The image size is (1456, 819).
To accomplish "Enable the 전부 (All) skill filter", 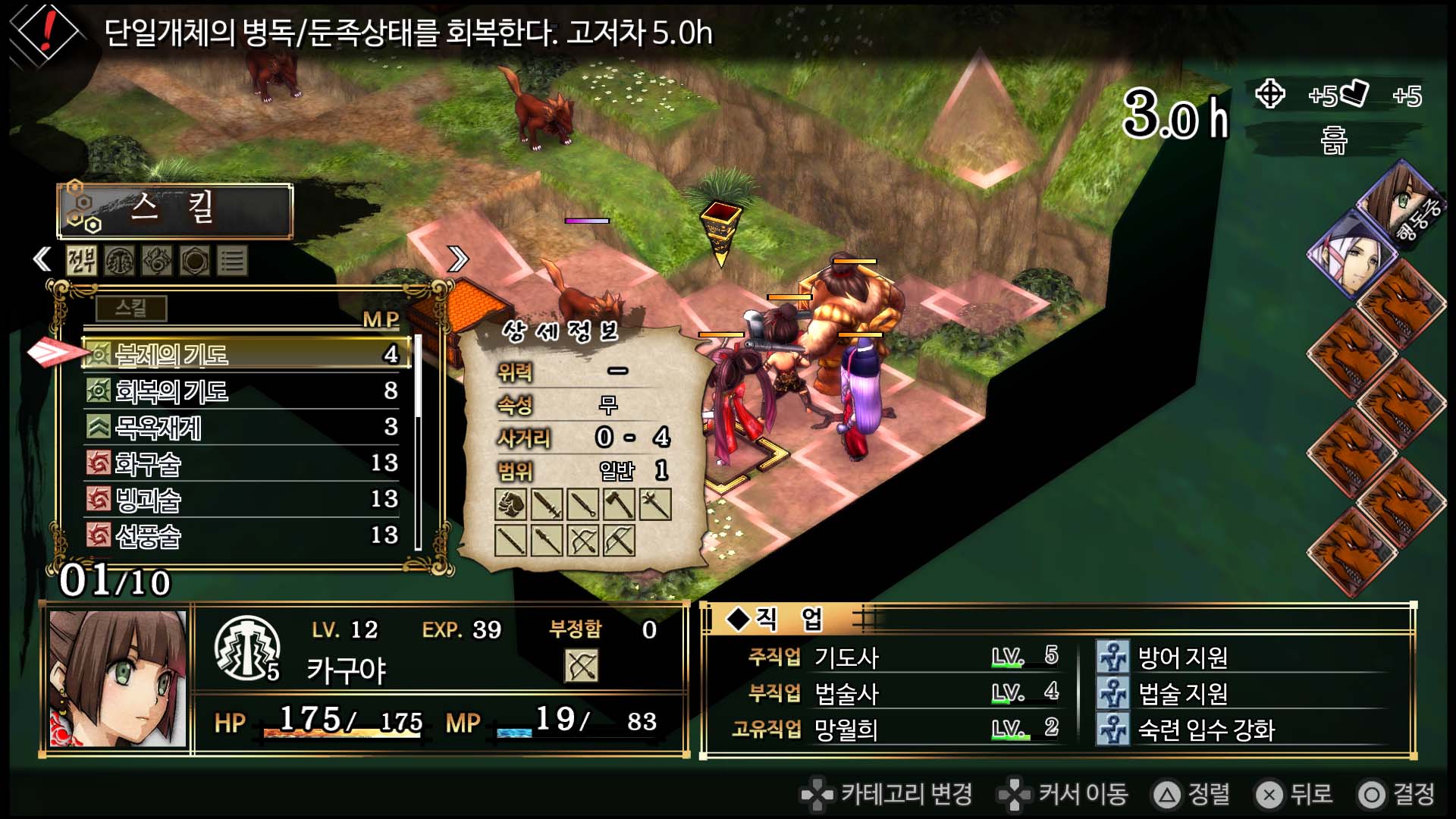I will pyautogui.click(x=81, y=260).
